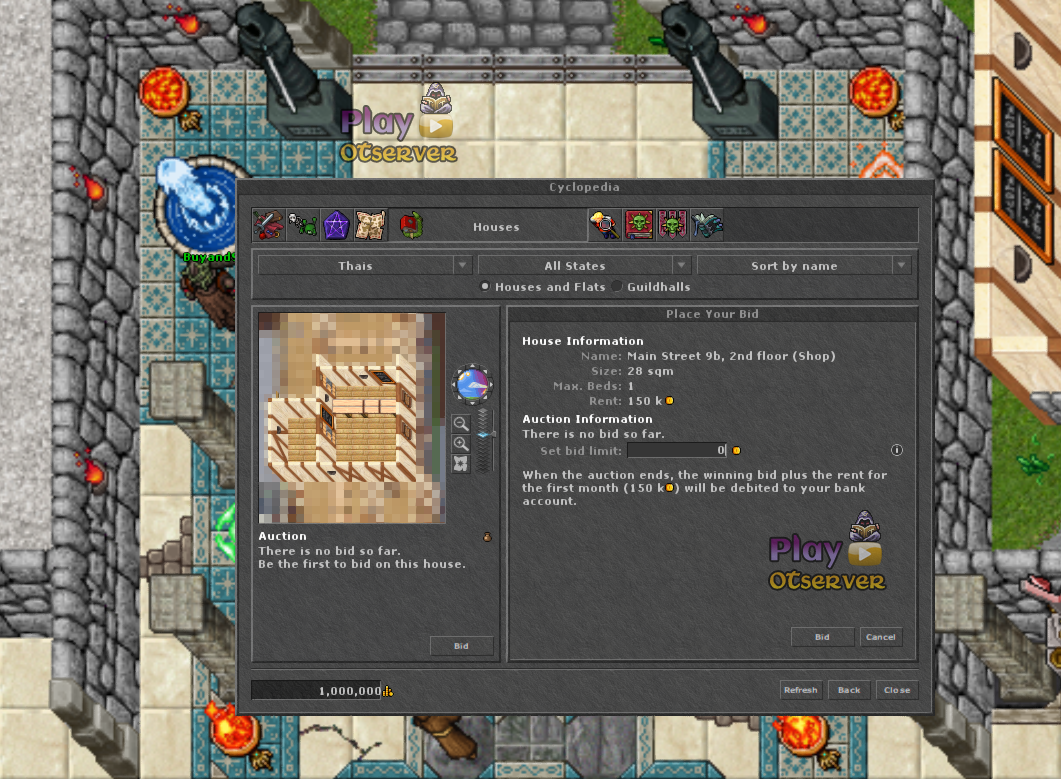1061x779 pixels.
Task: Open the Sort by name dropdown
Action: (x=803, y=266)
